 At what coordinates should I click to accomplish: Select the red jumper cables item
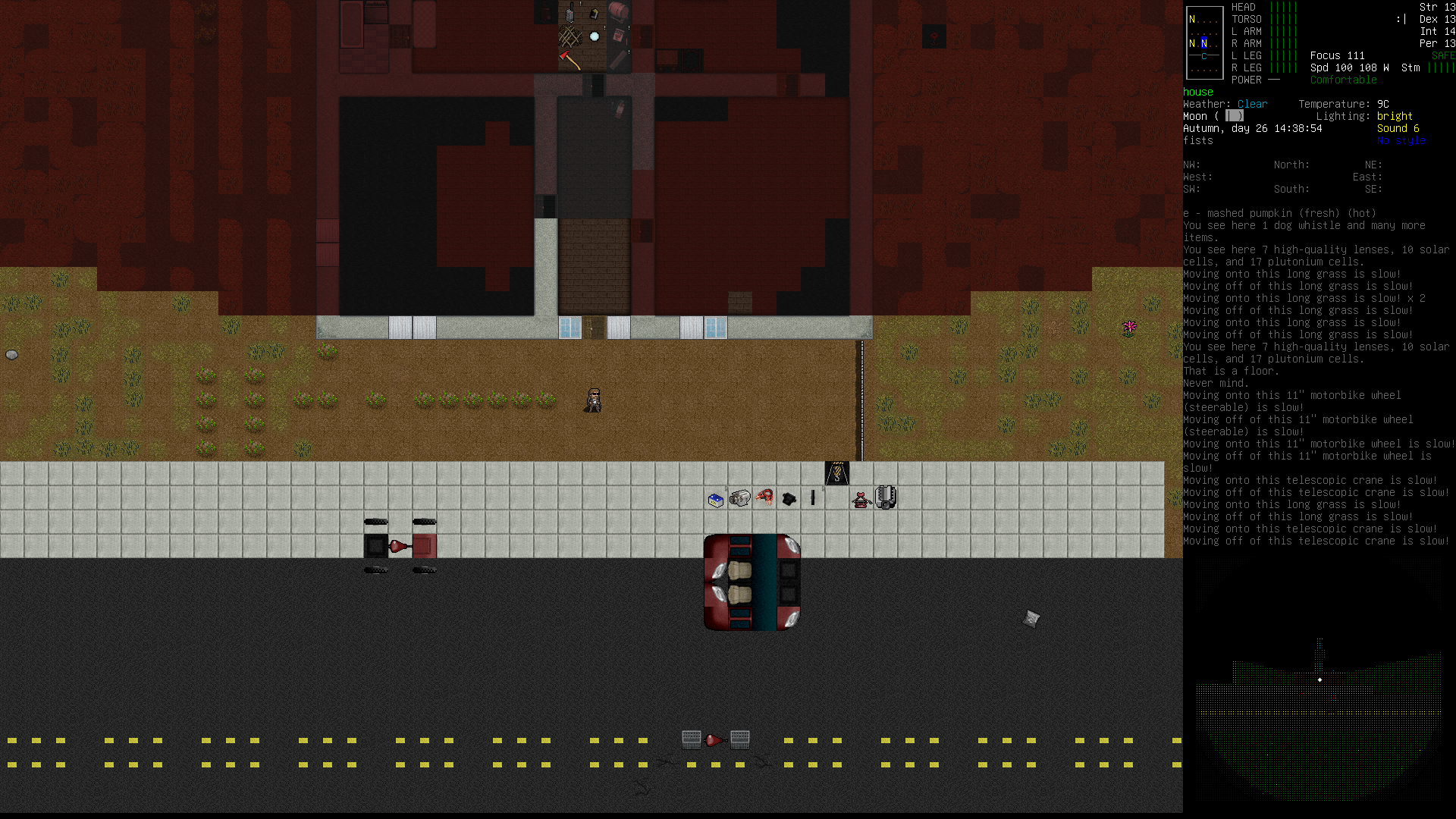[764, 499]
